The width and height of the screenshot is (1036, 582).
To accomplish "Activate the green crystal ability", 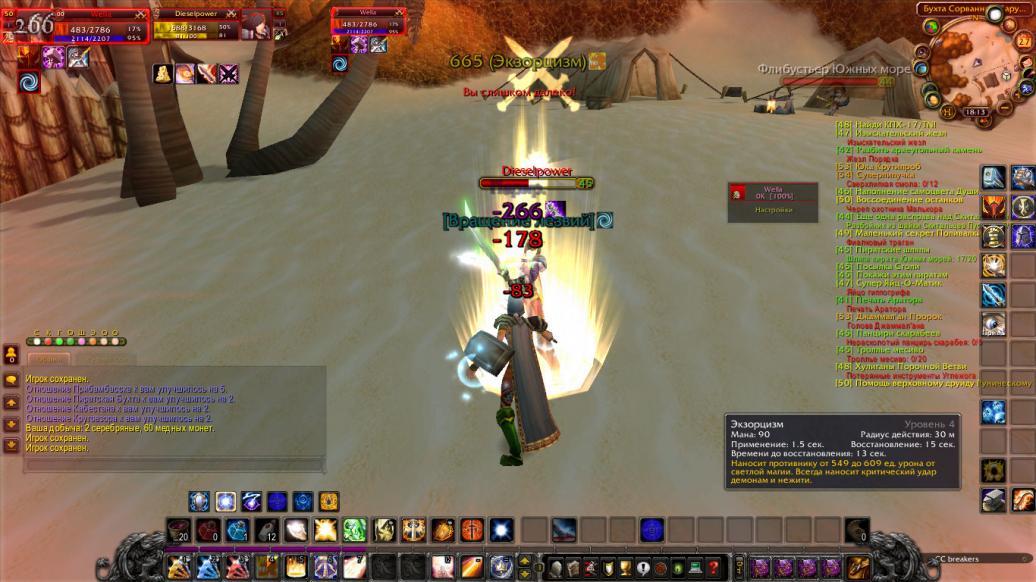I will pos(354,530).
